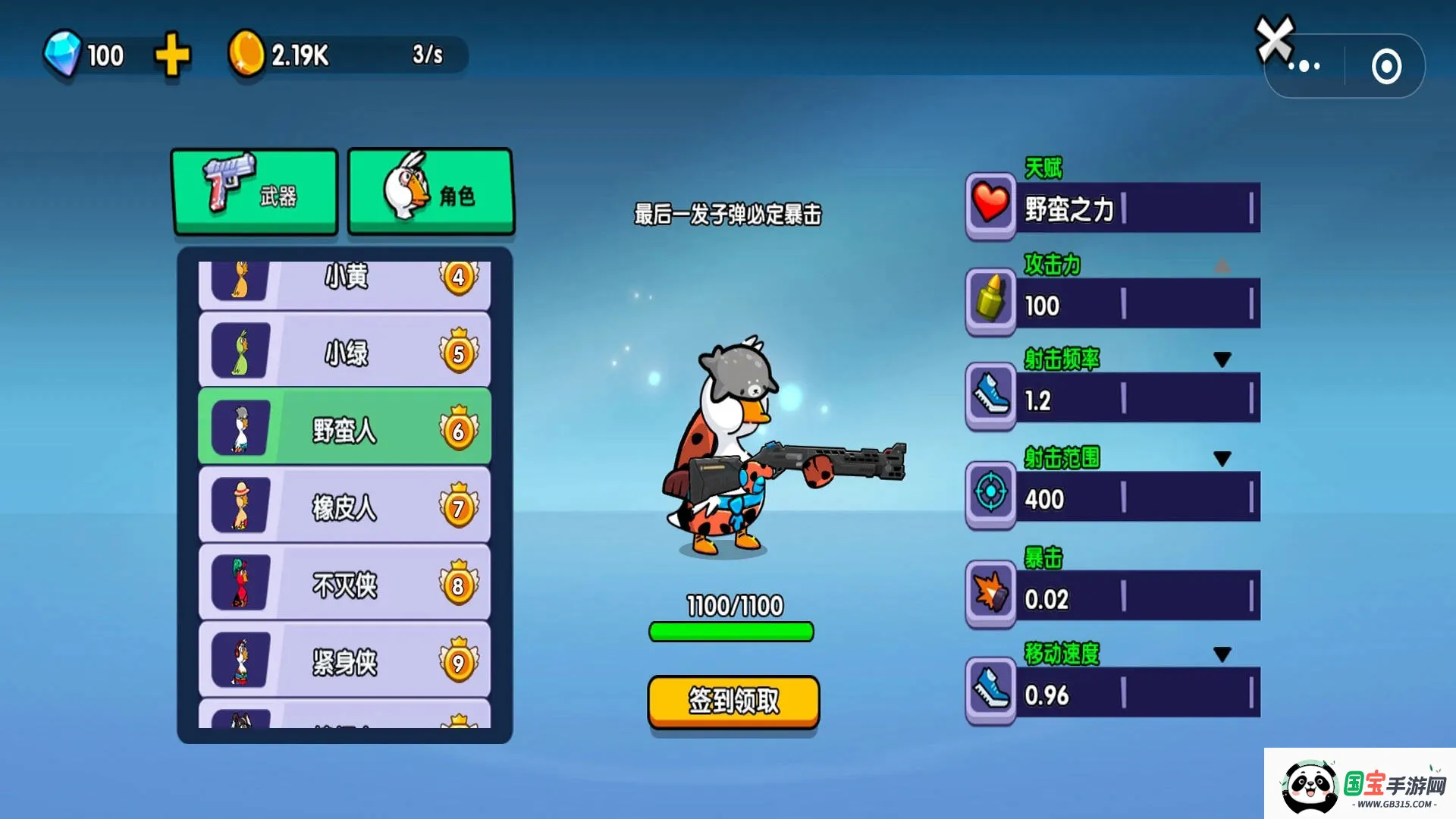Switch to the 武器 weapons tab
Image resolution: width=1456 pixels, height=819 pixels.
click(x=255, y=191)
